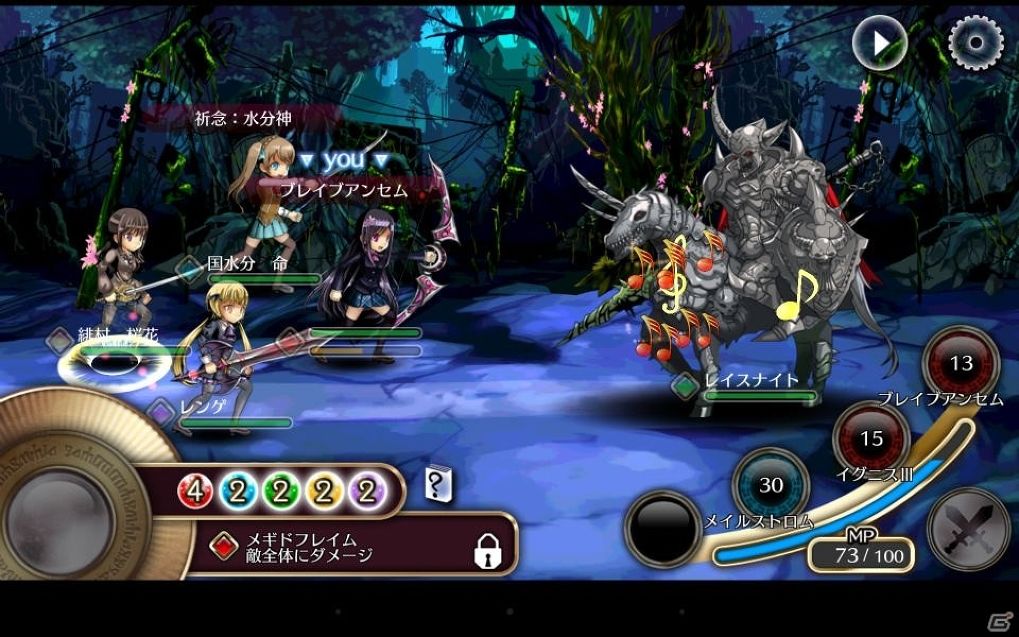Use the メイルストロム skill costing 30
1019x637 pixels.
(x=770, y=486)
